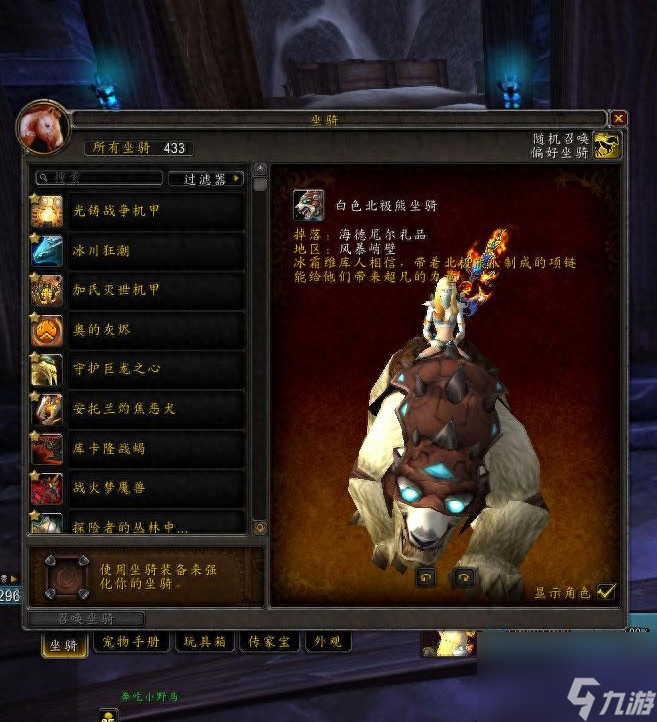Image resolution: width=657 pixels, height=722 pixels.
Task: Select the 安托兰灼焦恶犬 mount
Action: [x=140, y=409]
